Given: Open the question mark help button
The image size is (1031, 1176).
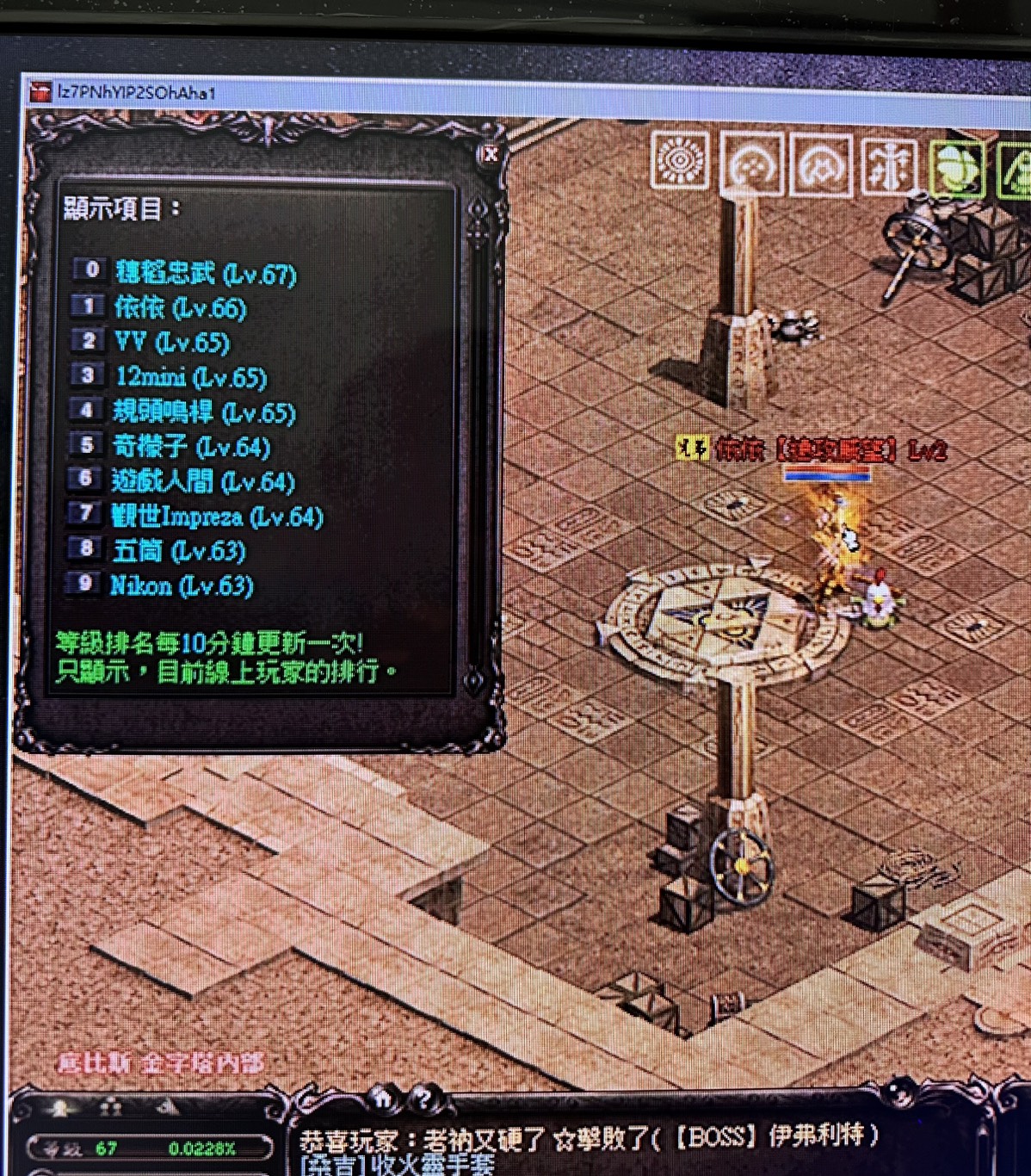Looking at the screenshot, I should click(x=423, y=1099).
